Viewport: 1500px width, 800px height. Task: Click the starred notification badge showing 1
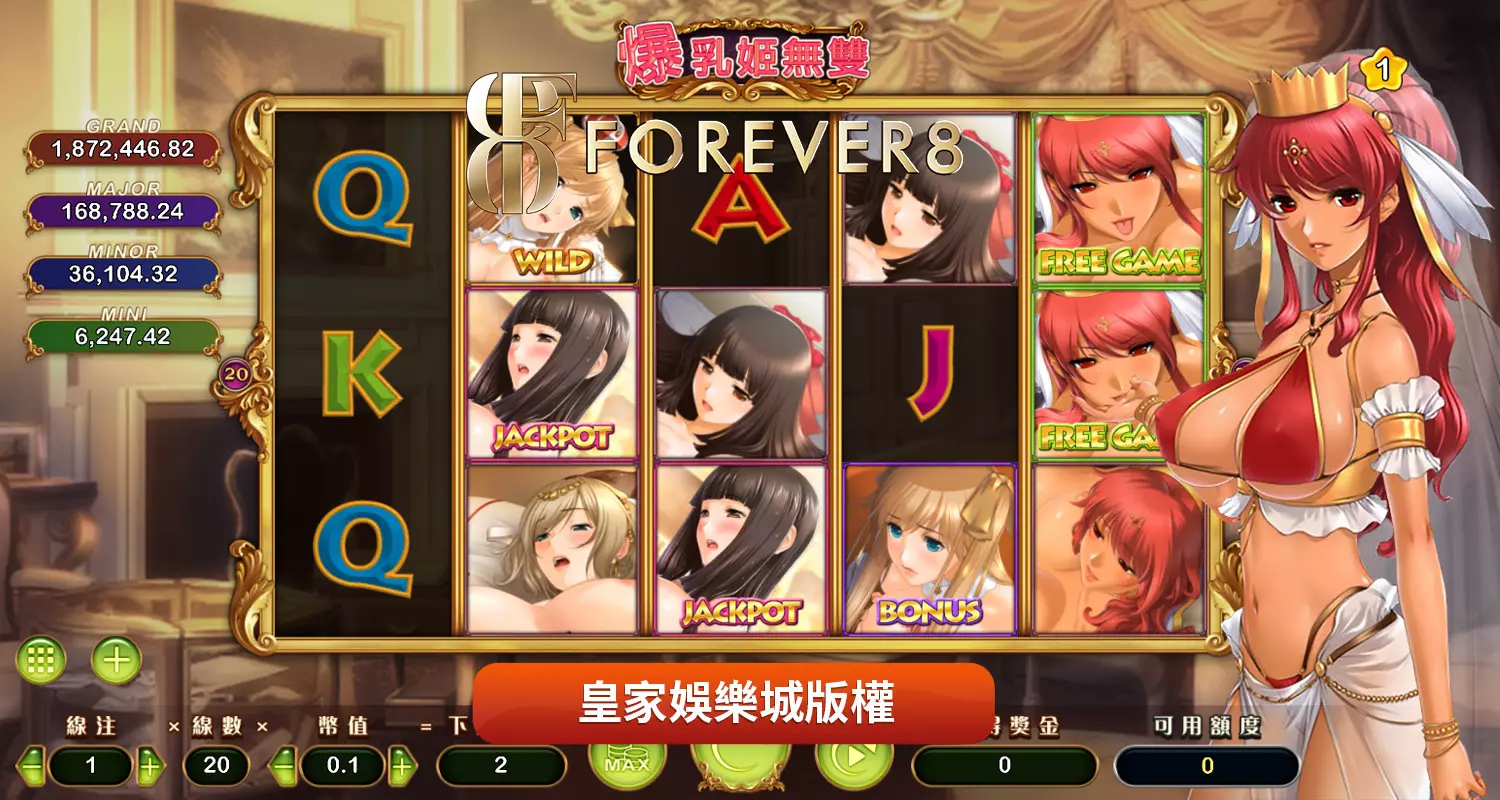pos(1384,68)
